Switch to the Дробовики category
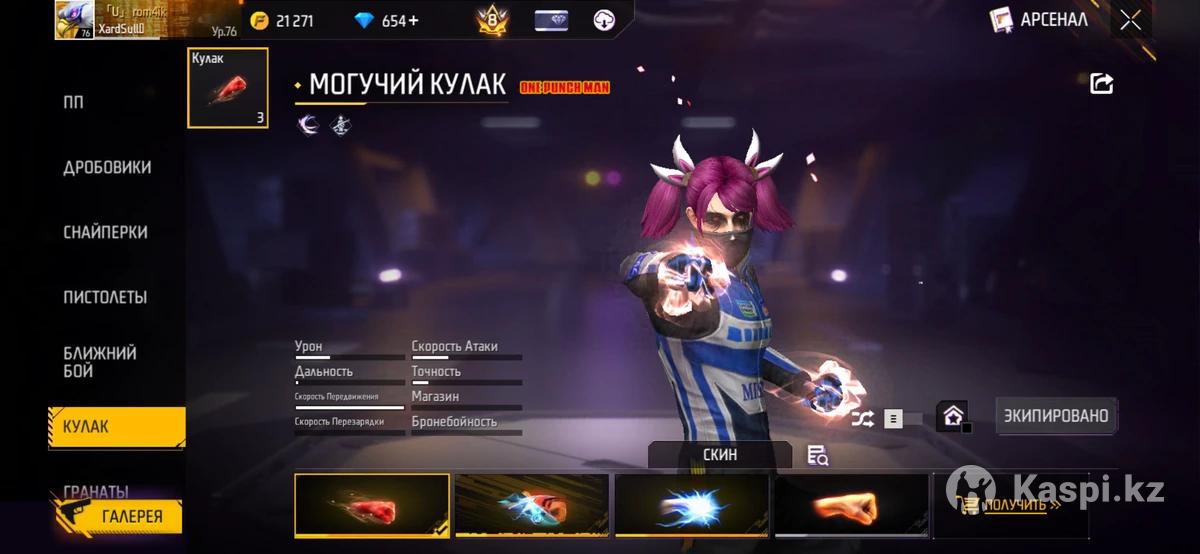 point(107,168)
